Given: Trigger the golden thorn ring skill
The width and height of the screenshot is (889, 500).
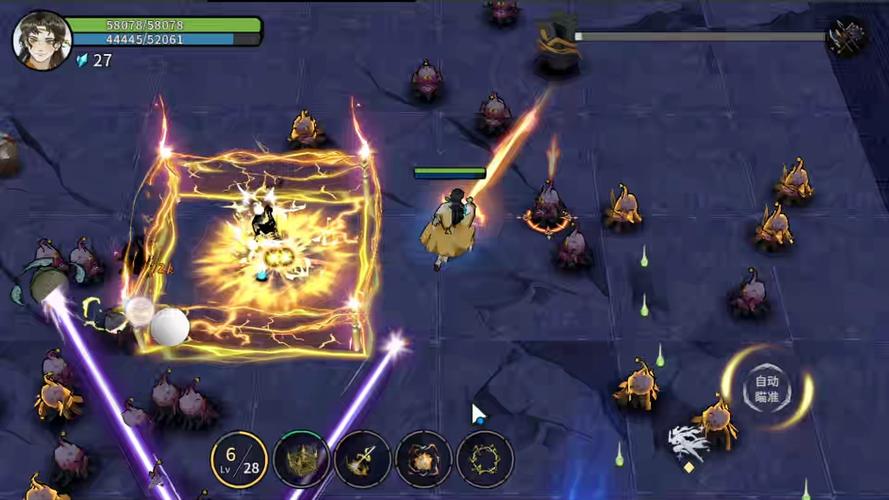Looking at the screenshot, I should click(x=485, y=459).
